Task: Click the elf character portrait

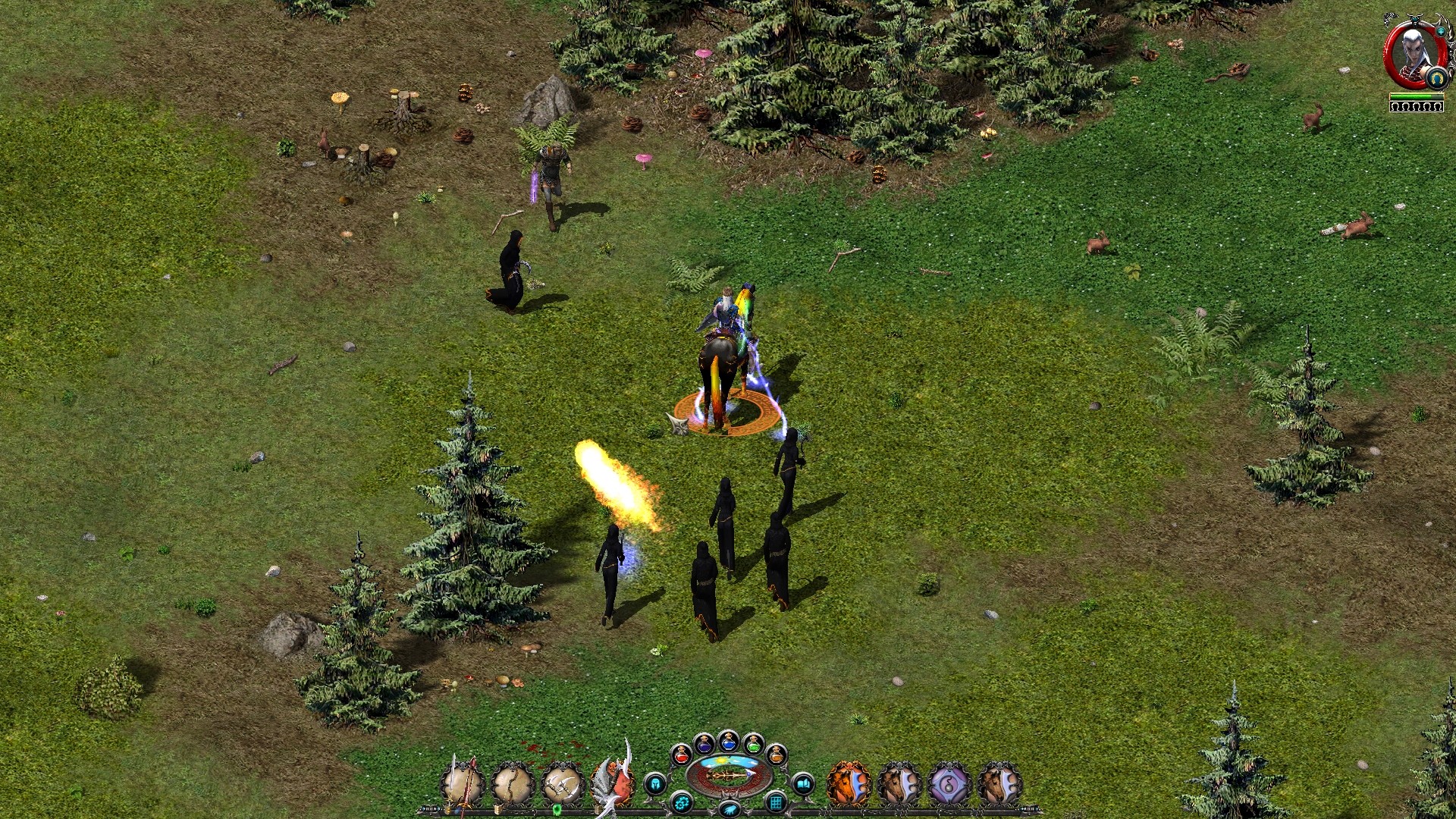Action: point(1414,53)
